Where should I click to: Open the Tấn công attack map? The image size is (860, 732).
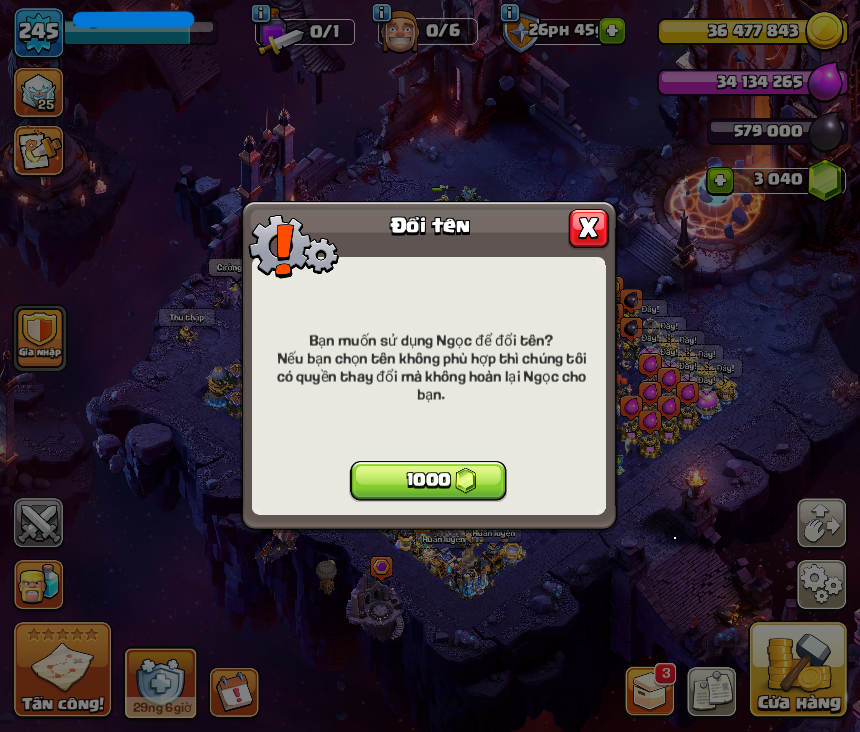62,670
